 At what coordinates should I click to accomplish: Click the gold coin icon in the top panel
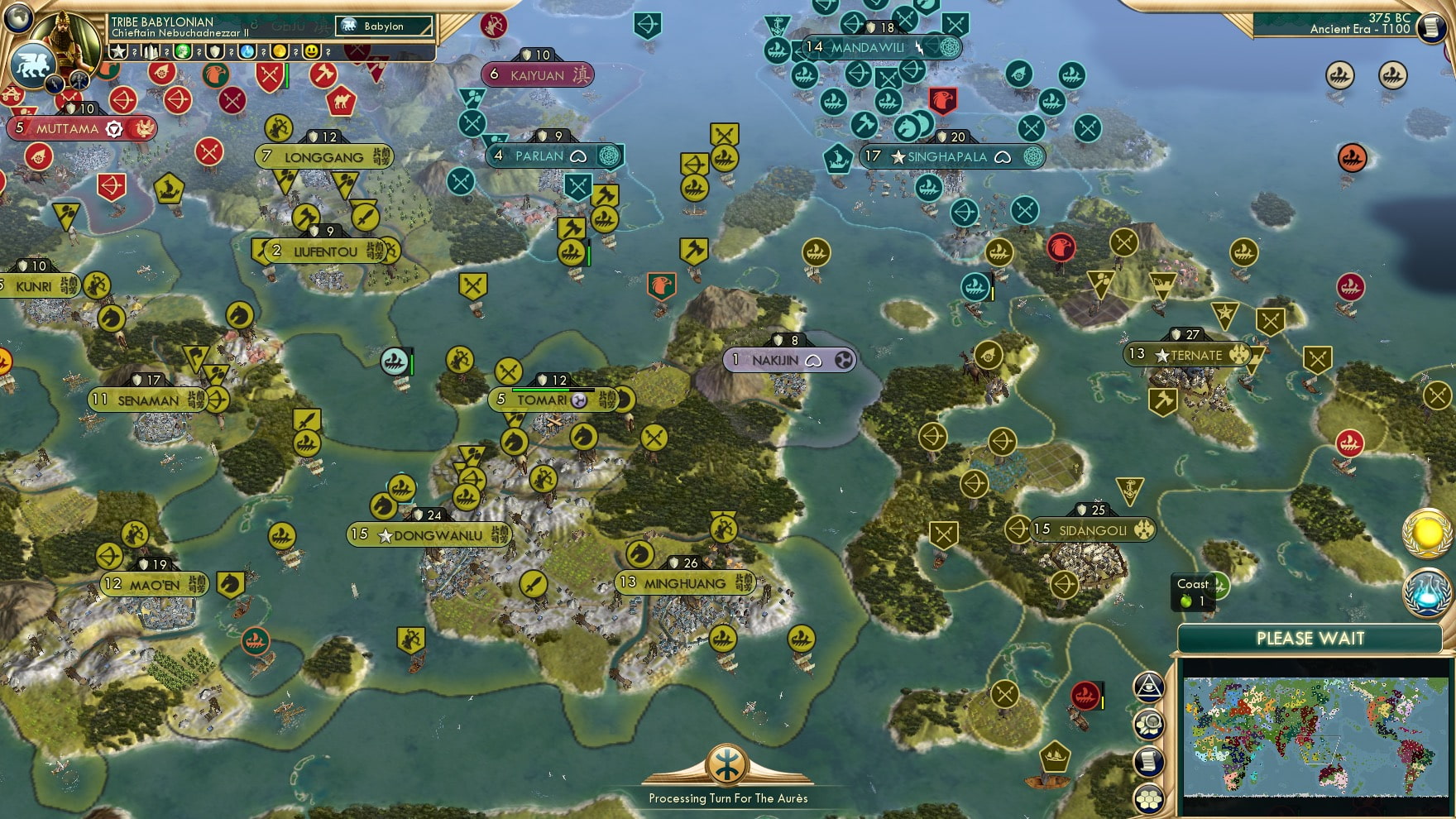pyautogui.click(x=280, y=51)
